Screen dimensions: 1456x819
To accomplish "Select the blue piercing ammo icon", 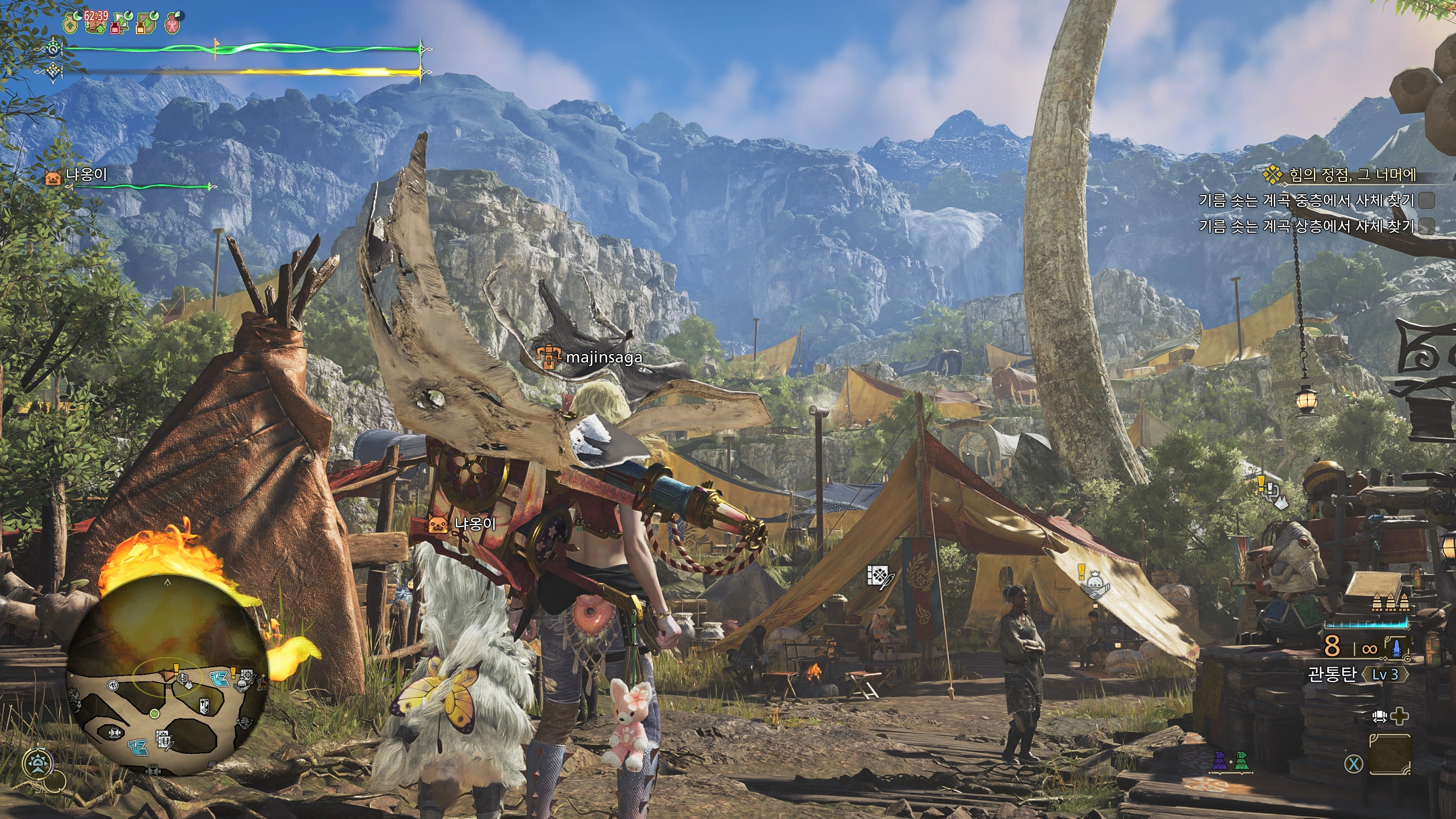I will (1395, 647).
